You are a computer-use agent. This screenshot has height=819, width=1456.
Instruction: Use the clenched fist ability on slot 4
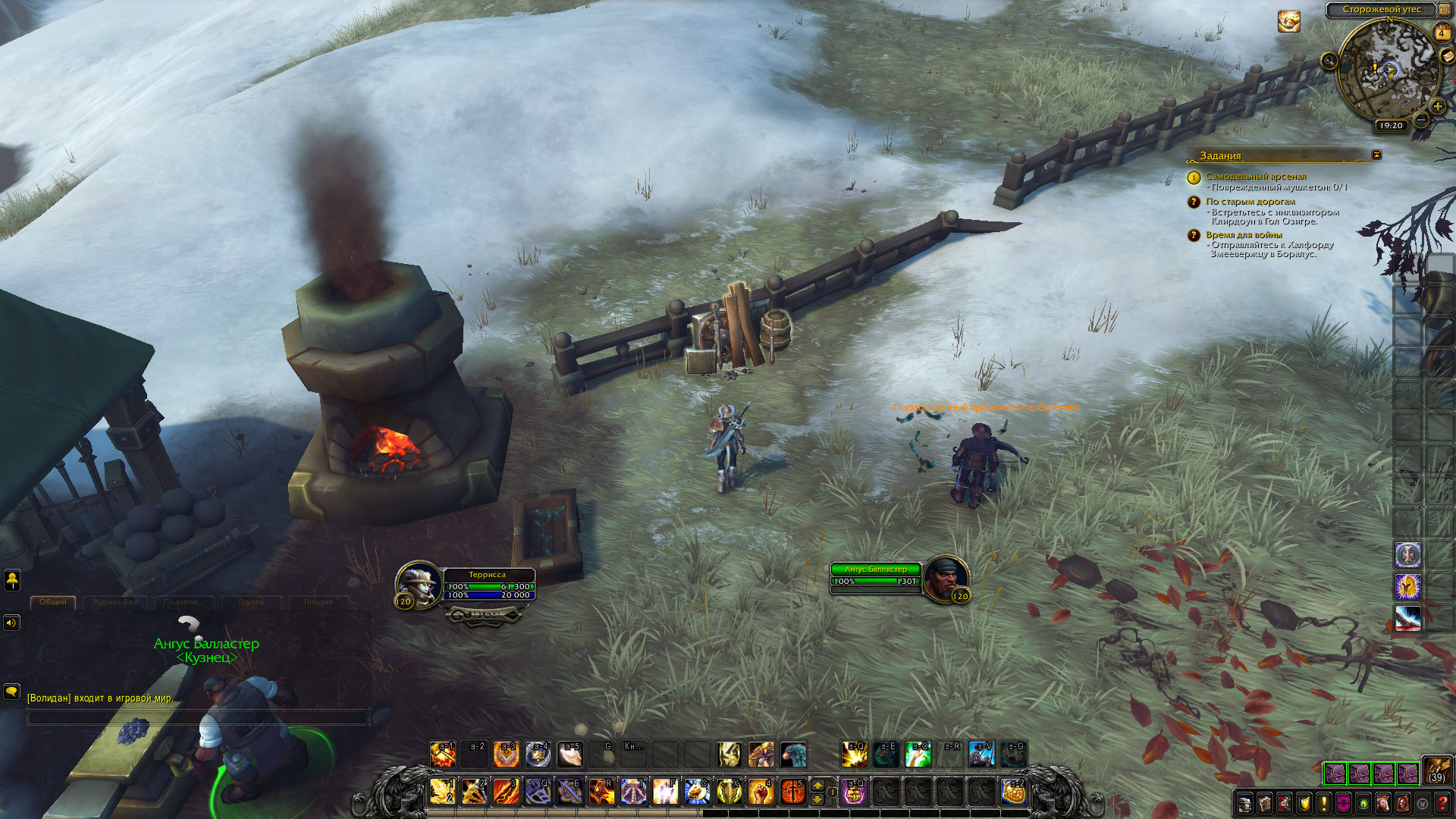click(761, 792)
